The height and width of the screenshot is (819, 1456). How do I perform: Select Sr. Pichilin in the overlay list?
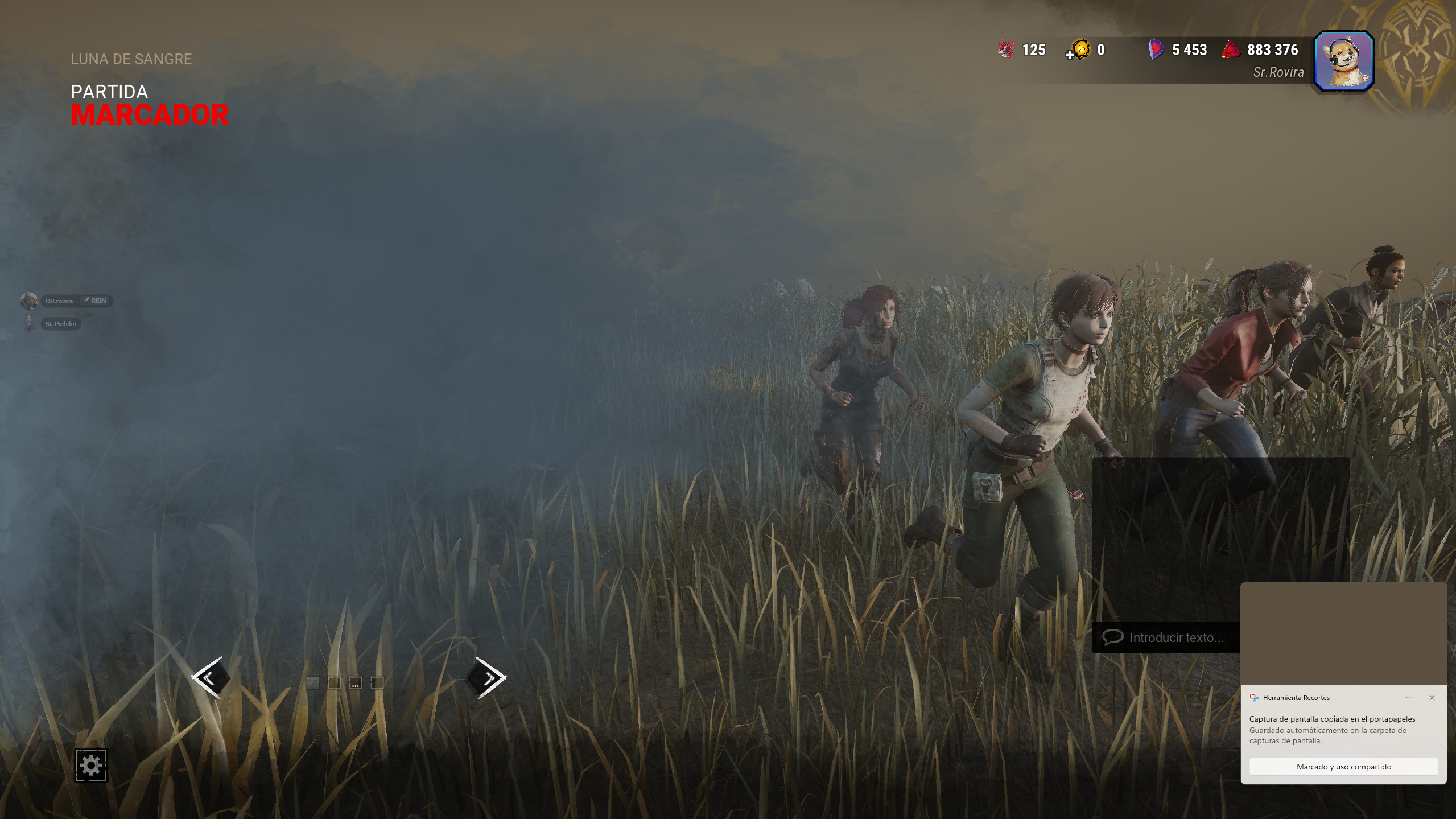[60, 324]
